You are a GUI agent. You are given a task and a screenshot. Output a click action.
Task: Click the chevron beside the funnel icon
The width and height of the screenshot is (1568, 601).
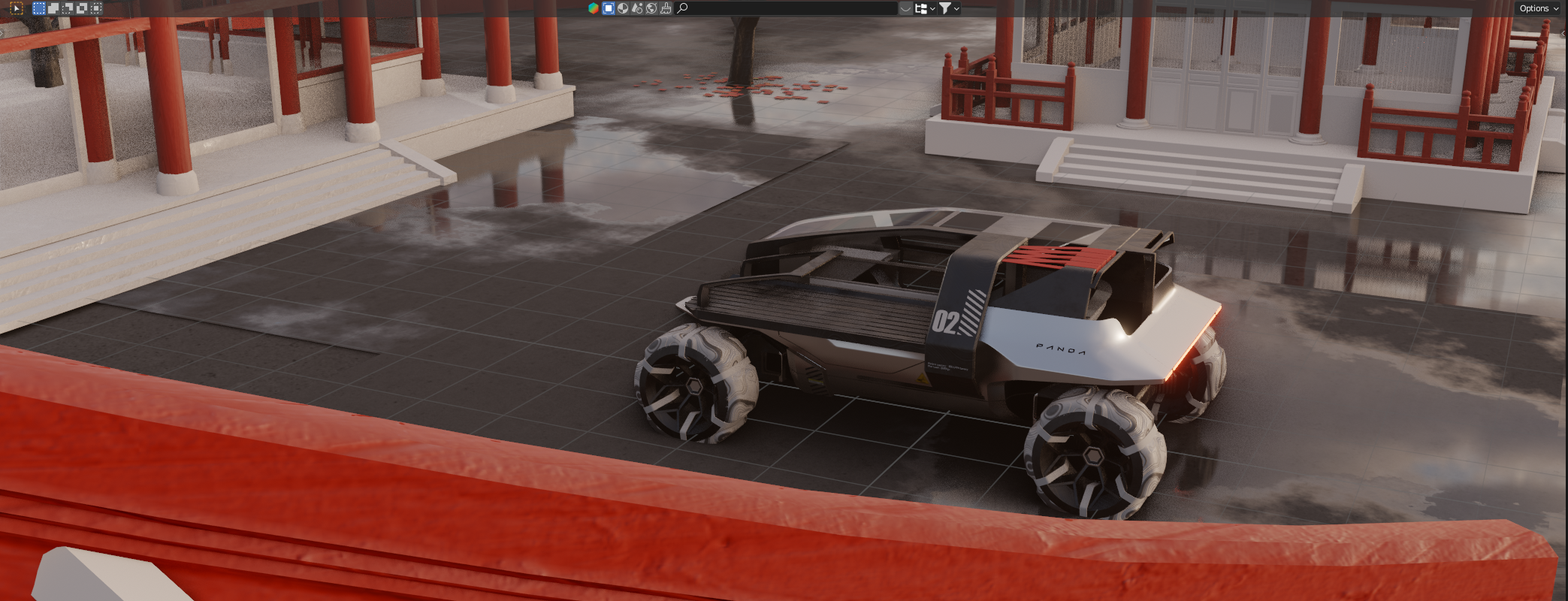point(957,8)
